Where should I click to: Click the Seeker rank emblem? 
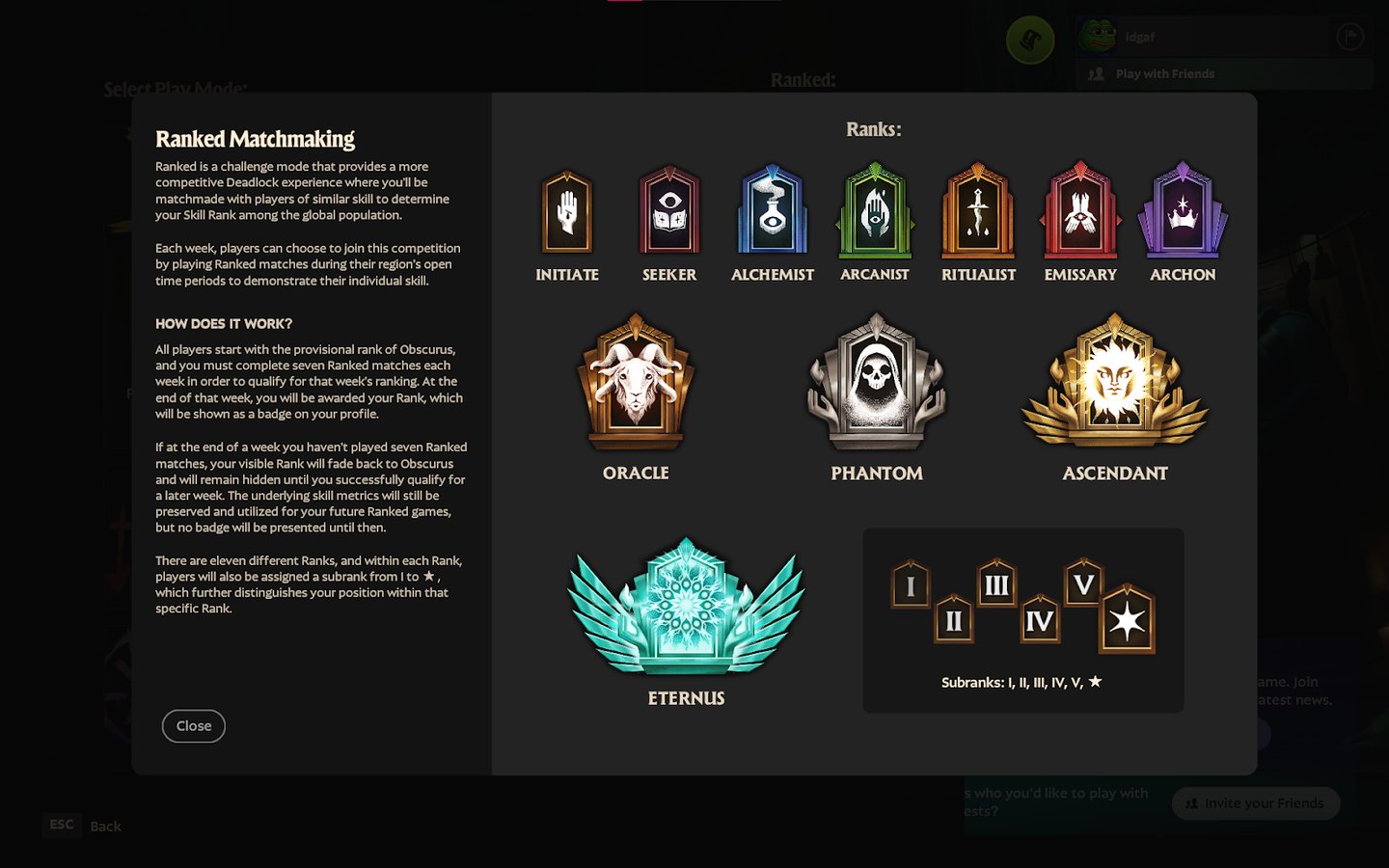tap(669, 212)
